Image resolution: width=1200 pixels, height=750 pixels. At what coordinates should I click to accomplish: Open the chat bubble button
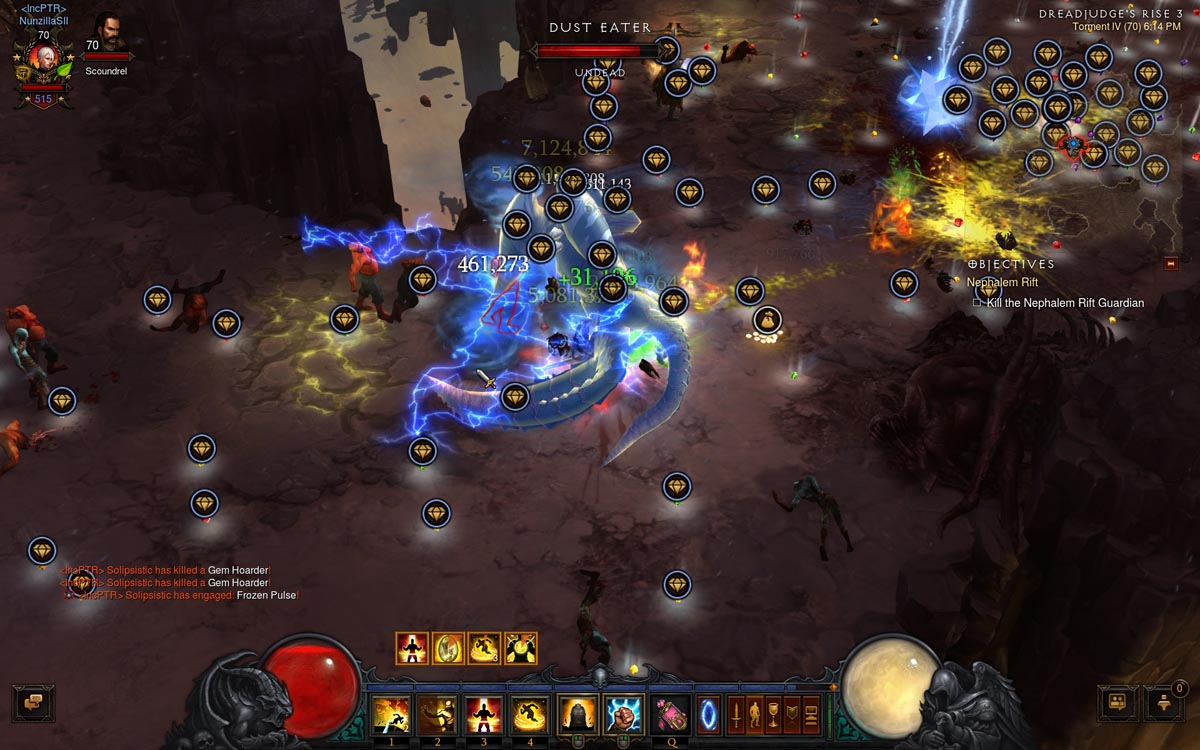tap(33, 702)
